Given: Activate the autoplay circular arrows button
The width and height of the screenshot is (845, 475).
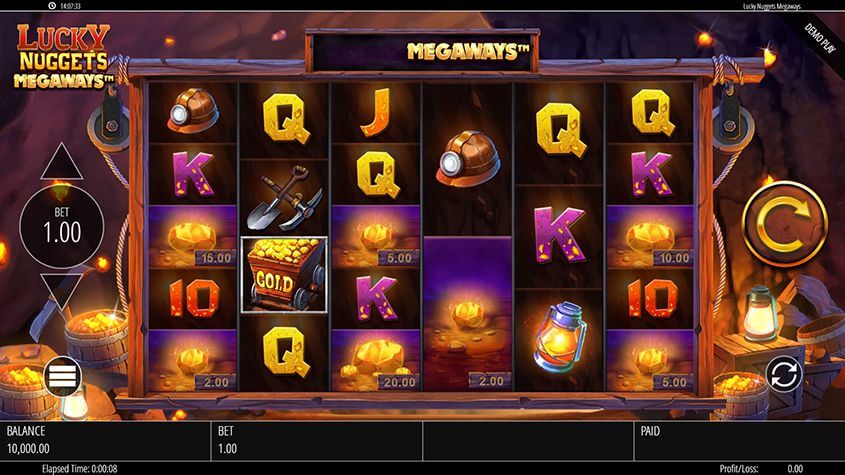Looking at the screenshot, I should (784, 375).
